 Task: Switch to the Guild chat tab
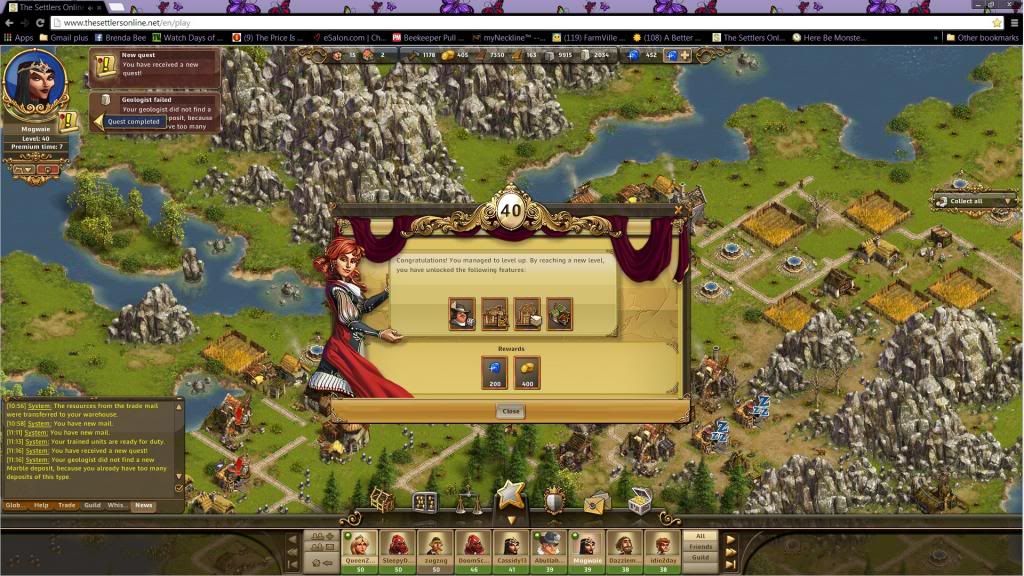92,505
